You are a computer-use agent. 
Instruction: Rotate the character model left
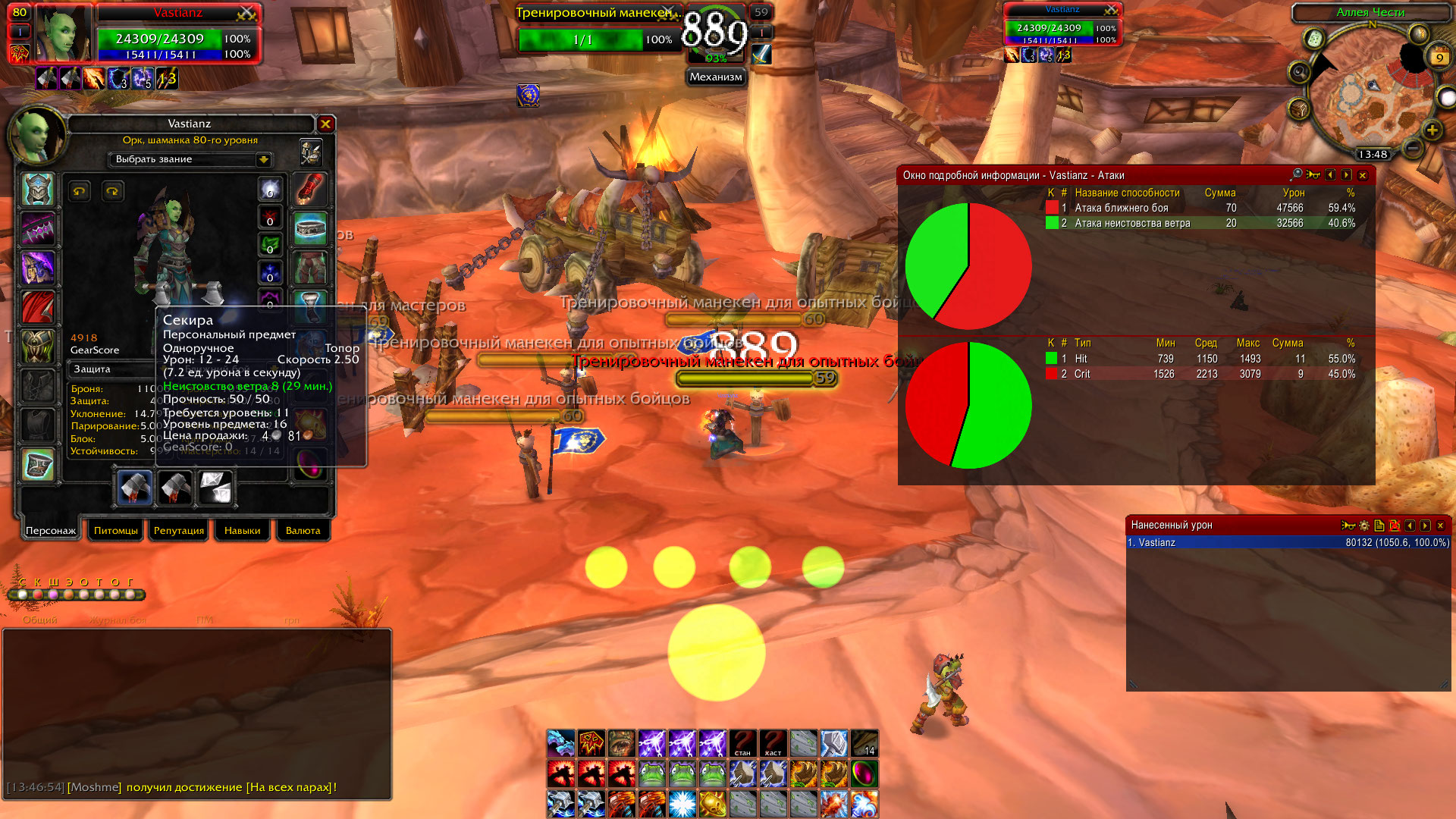[x=79, y=191]
